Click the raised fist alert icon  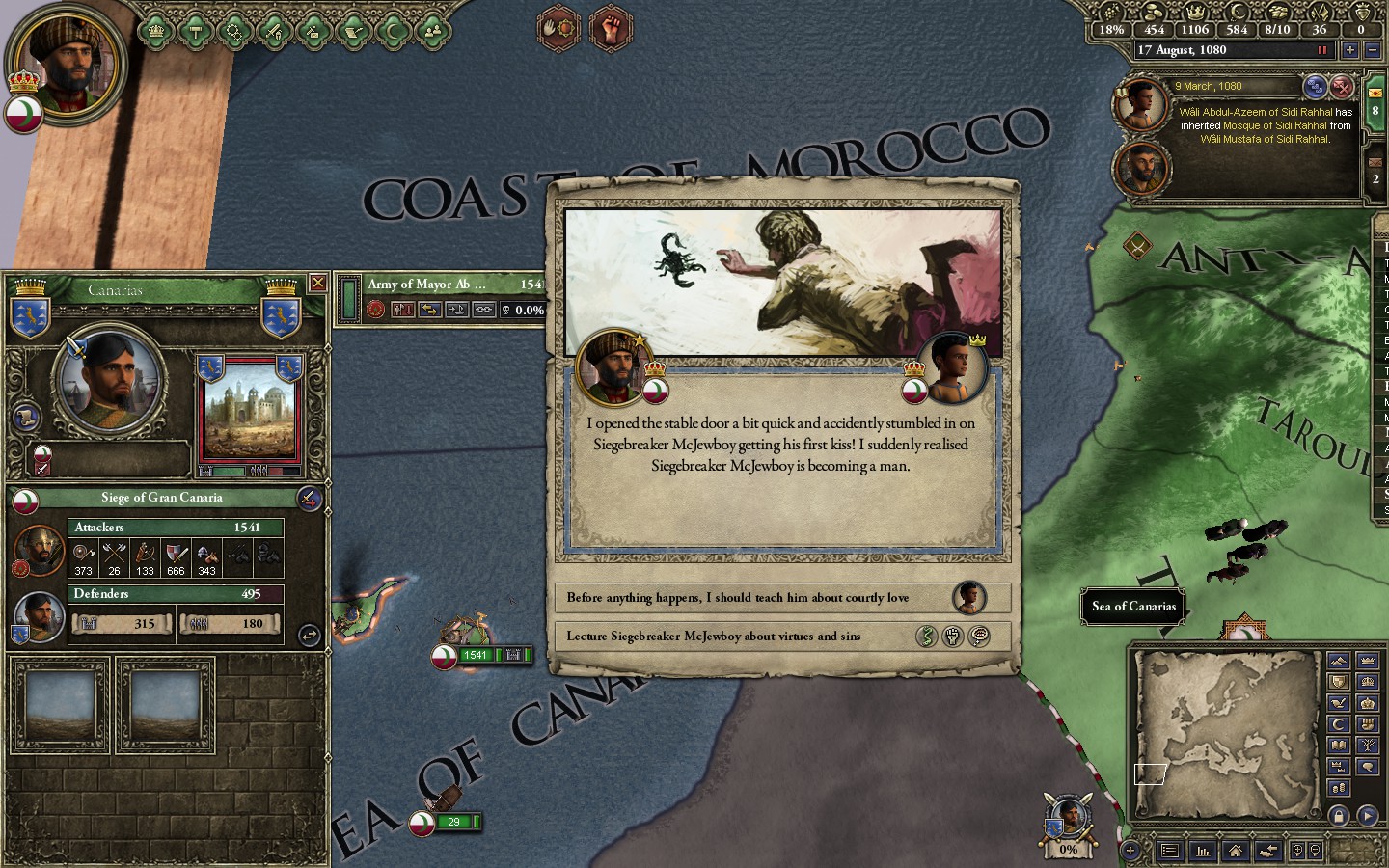[x=611, y=28]
